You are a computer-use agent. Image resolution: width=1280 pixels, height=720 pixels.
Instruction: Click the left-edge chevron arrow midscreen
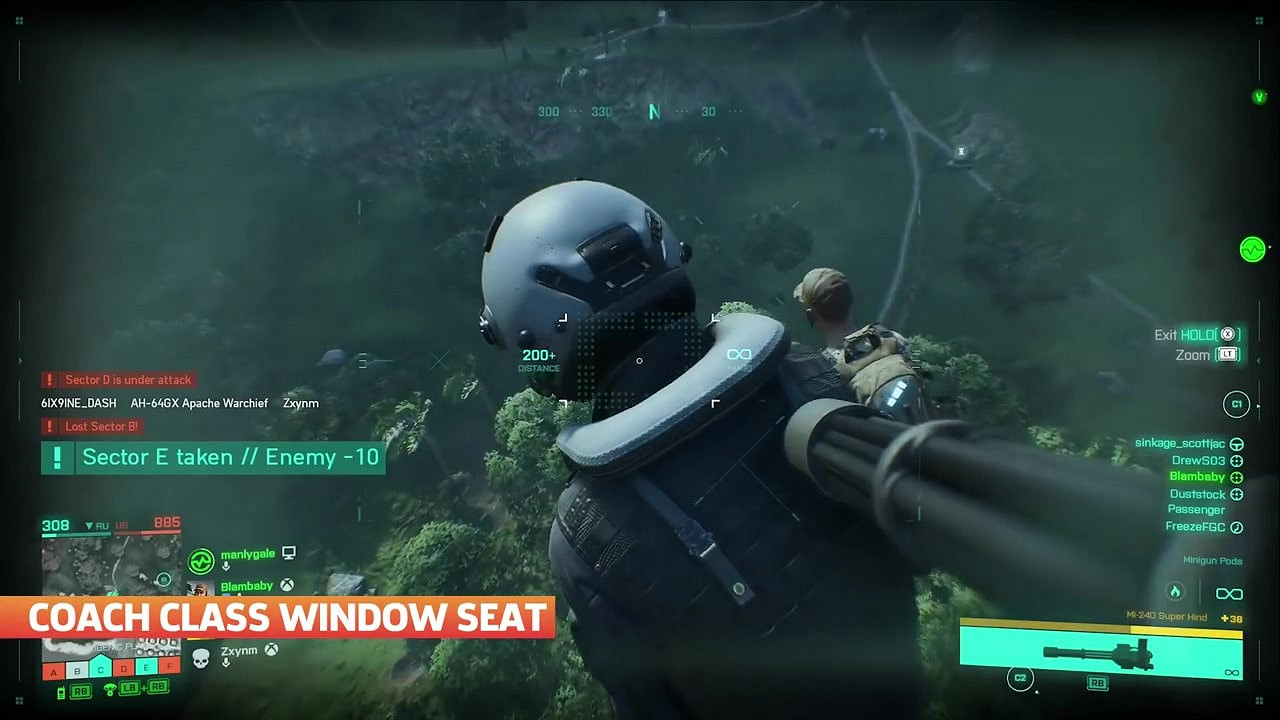click(x=18, y=360)
